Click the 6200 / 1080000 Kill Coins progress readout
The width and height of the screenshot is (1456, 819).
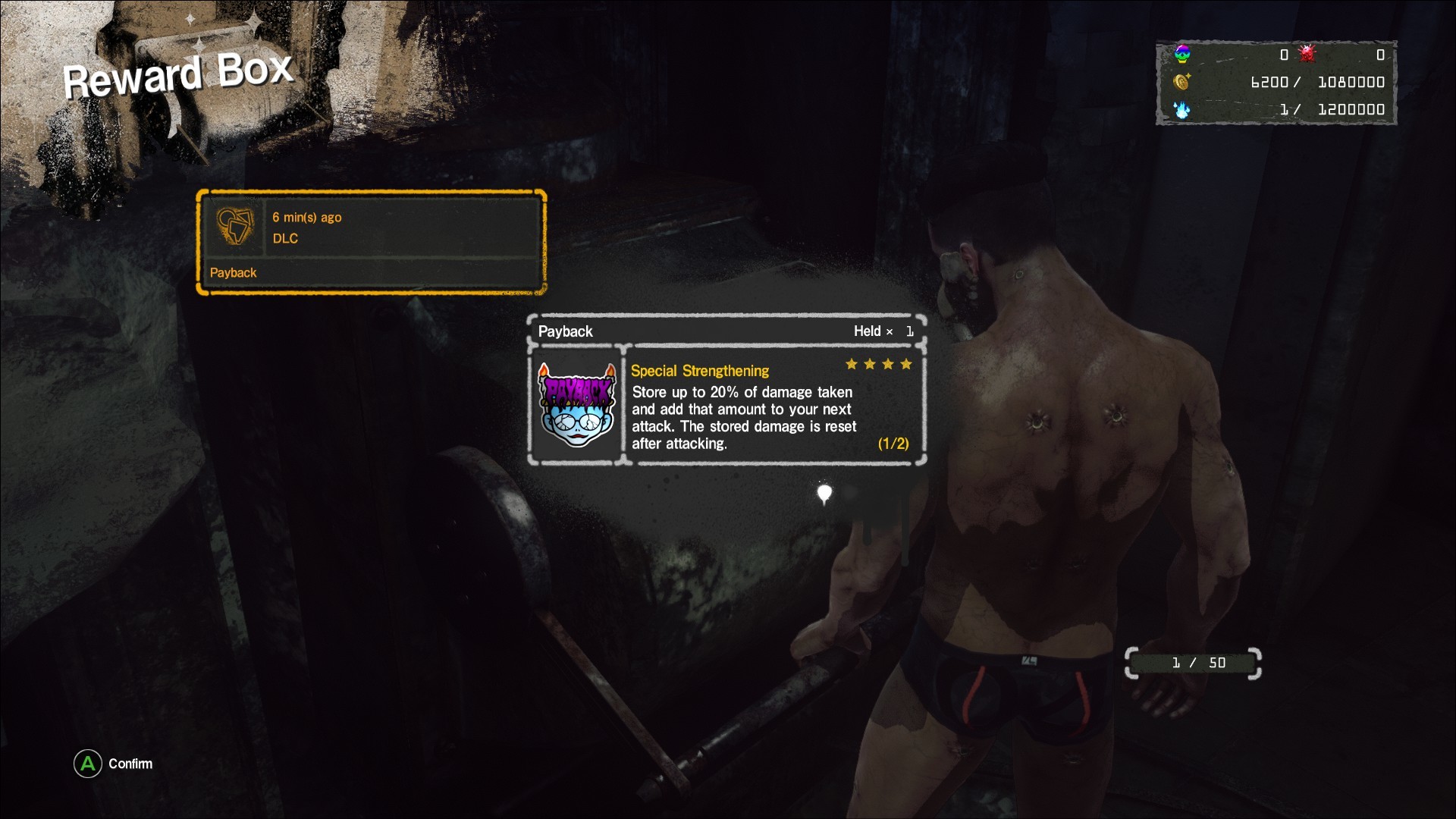pyautogui.click(x=1318, y=83)
